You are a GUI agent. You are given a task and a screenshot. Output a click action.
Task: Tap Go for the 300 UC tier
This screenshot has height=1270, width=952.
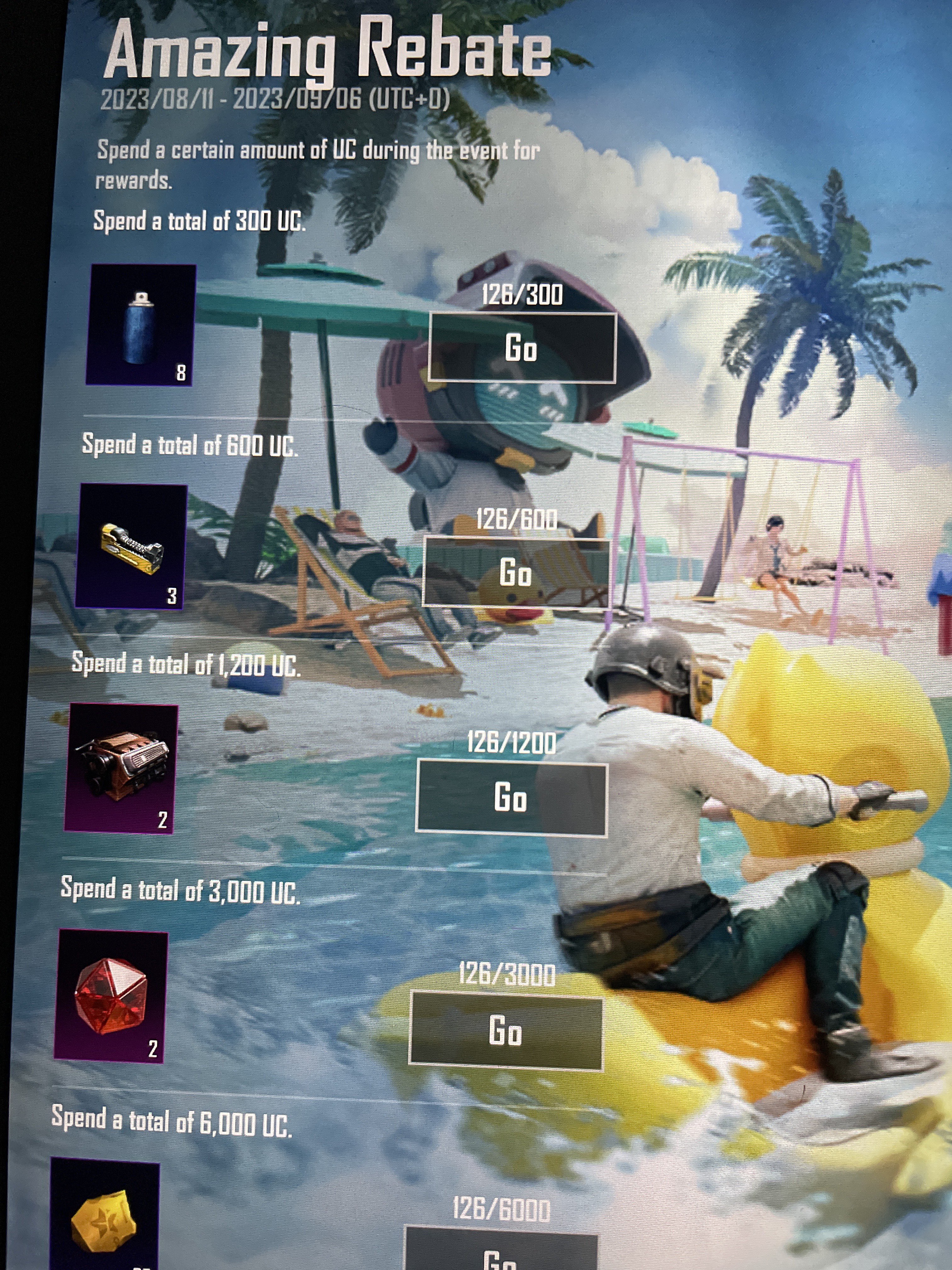pos(522,348)
